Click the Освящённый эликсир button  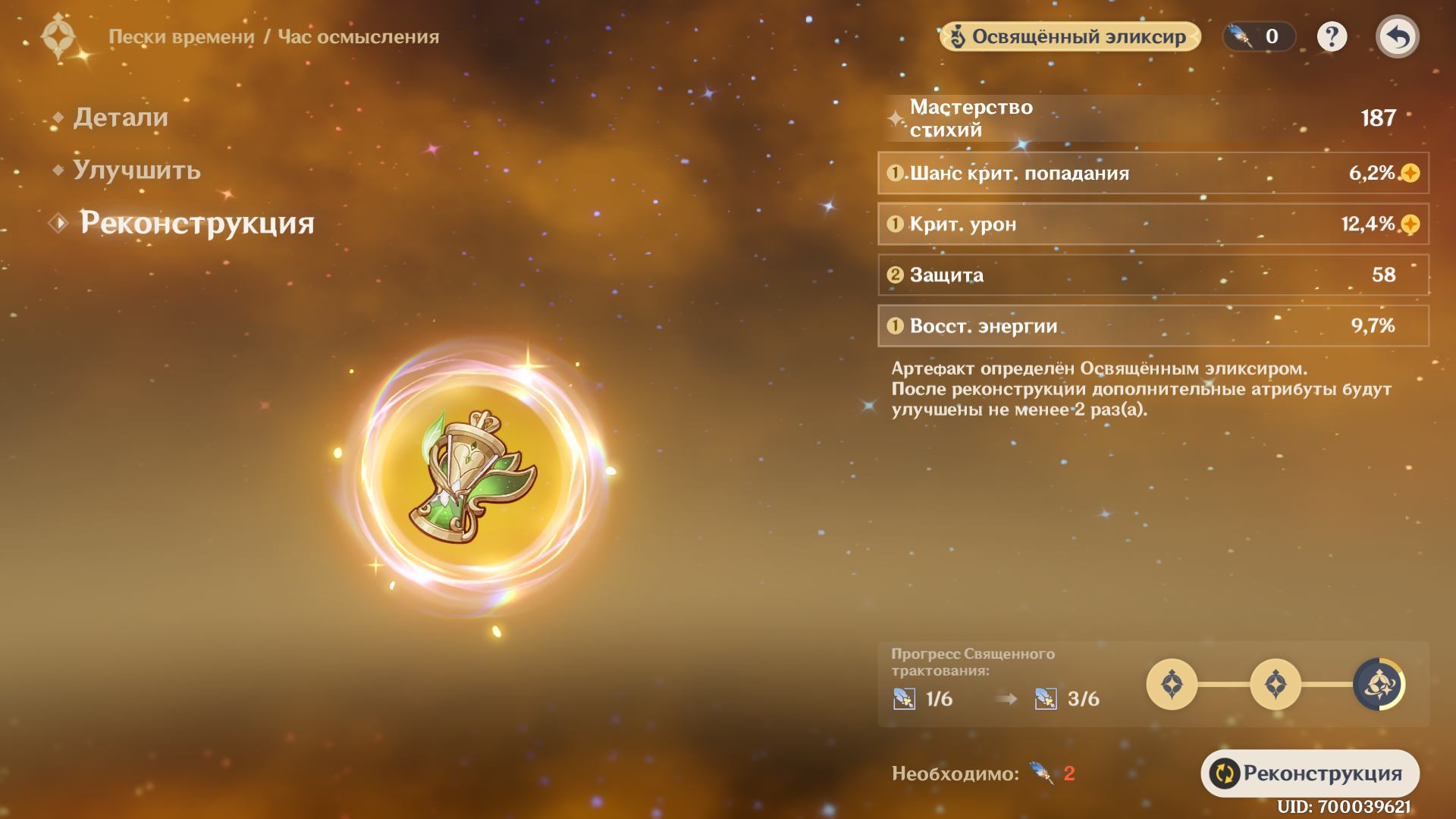point(1070,36)
